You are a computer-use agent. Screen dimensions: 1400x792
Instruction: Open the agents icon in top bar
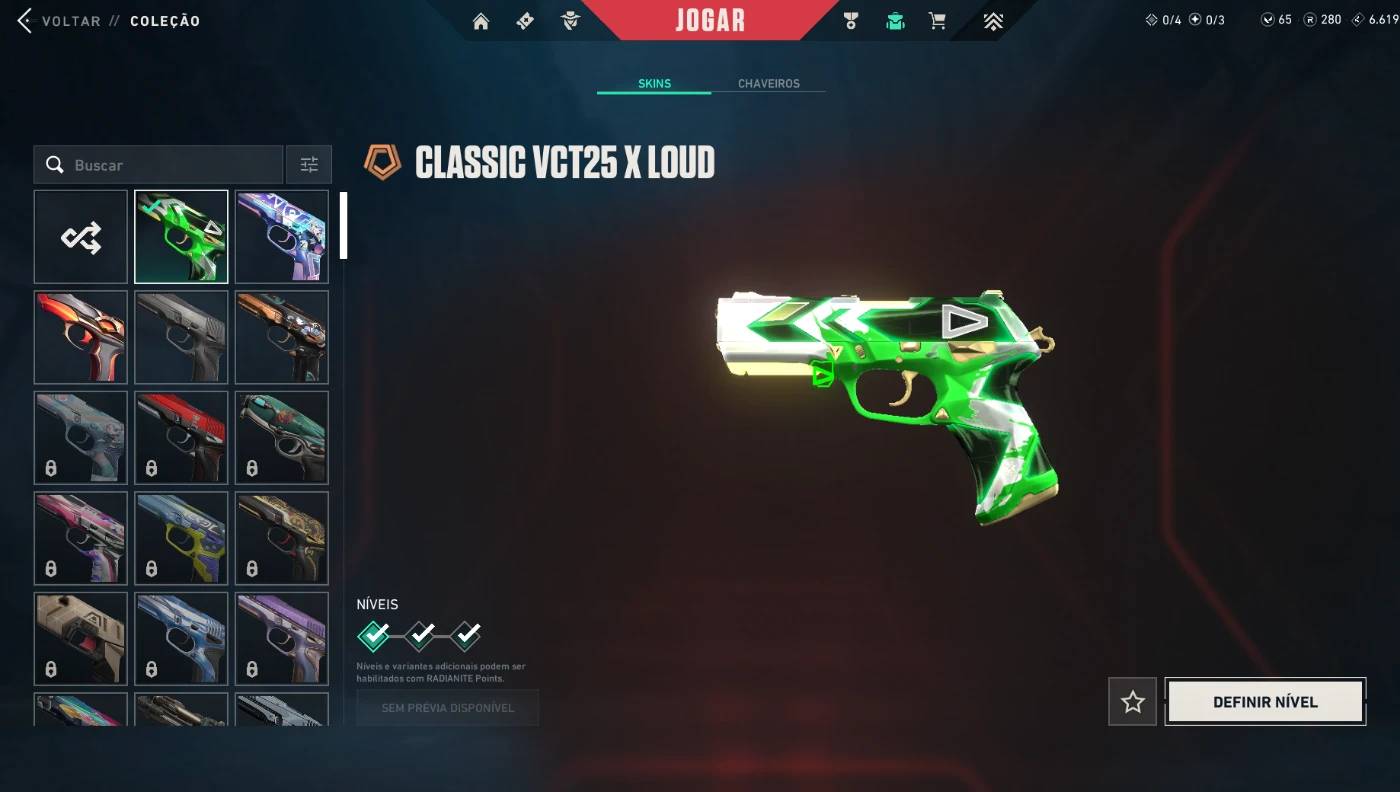[570, 21]
